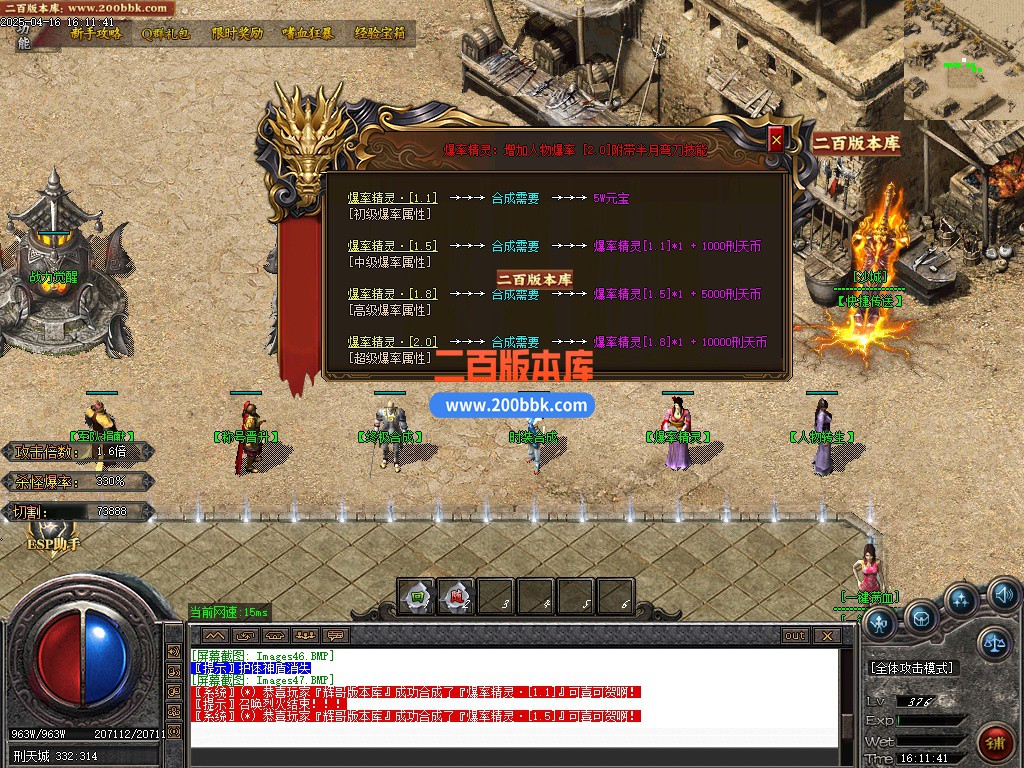Click the chat panel 'out' button

[x=795, y=635]
